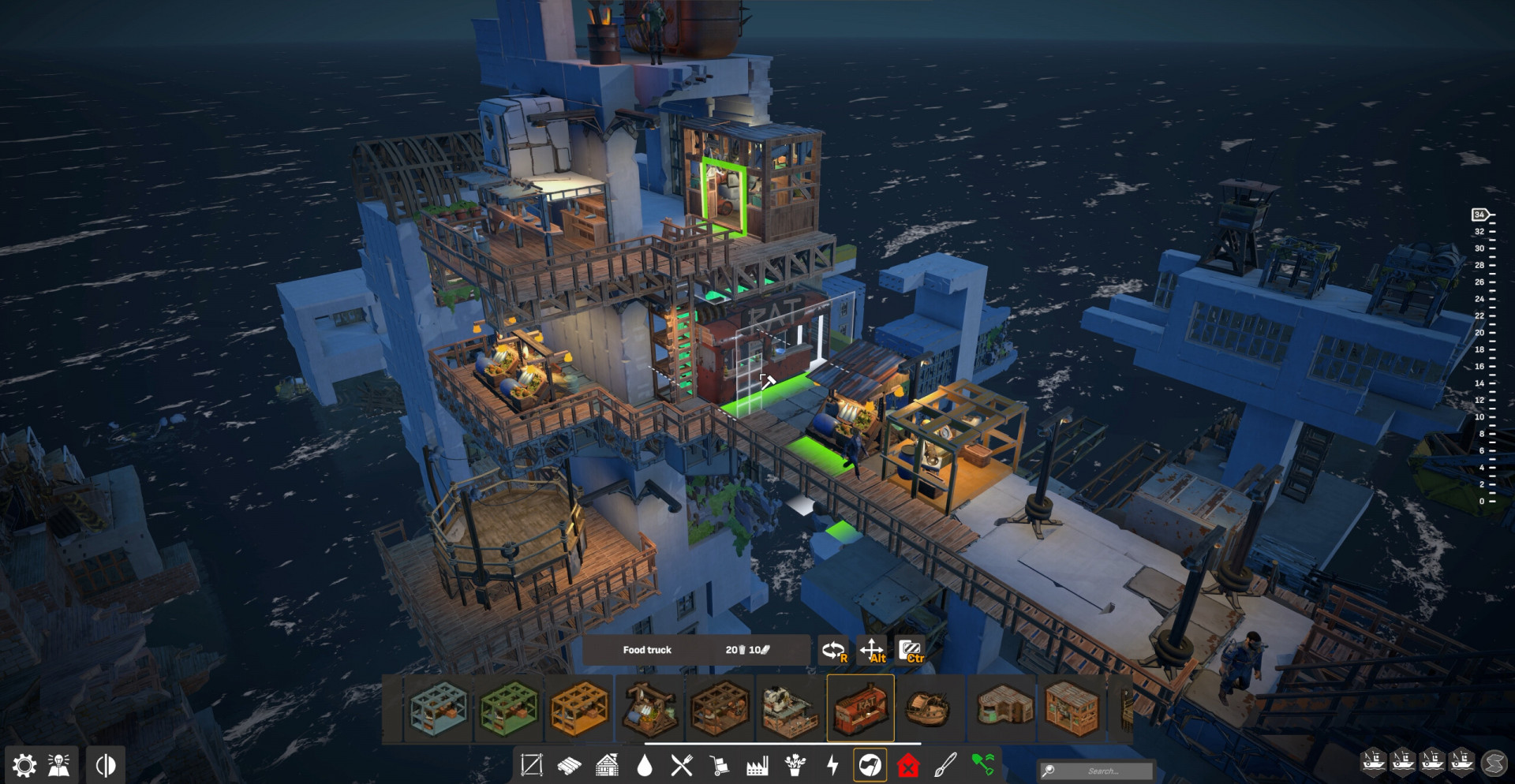
Task: Open the factory industry category
Action: [x=757, y=765]
